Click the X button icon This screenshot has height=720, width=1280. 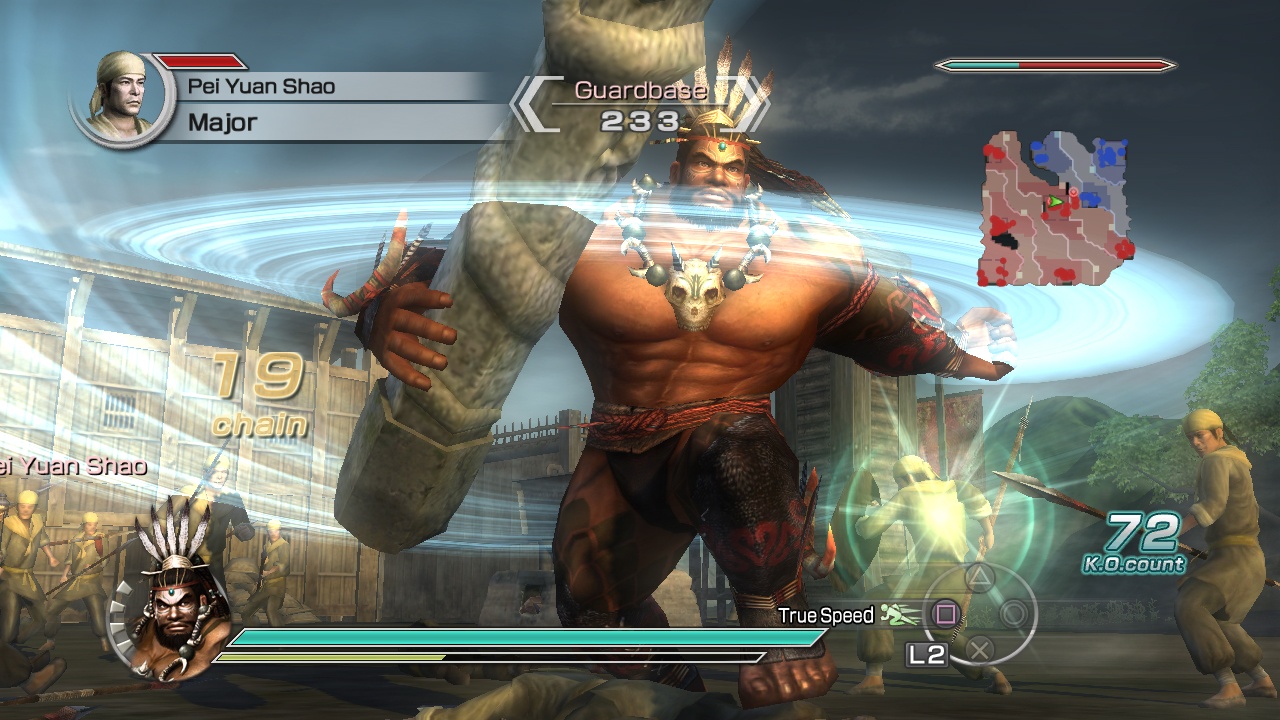979,650
